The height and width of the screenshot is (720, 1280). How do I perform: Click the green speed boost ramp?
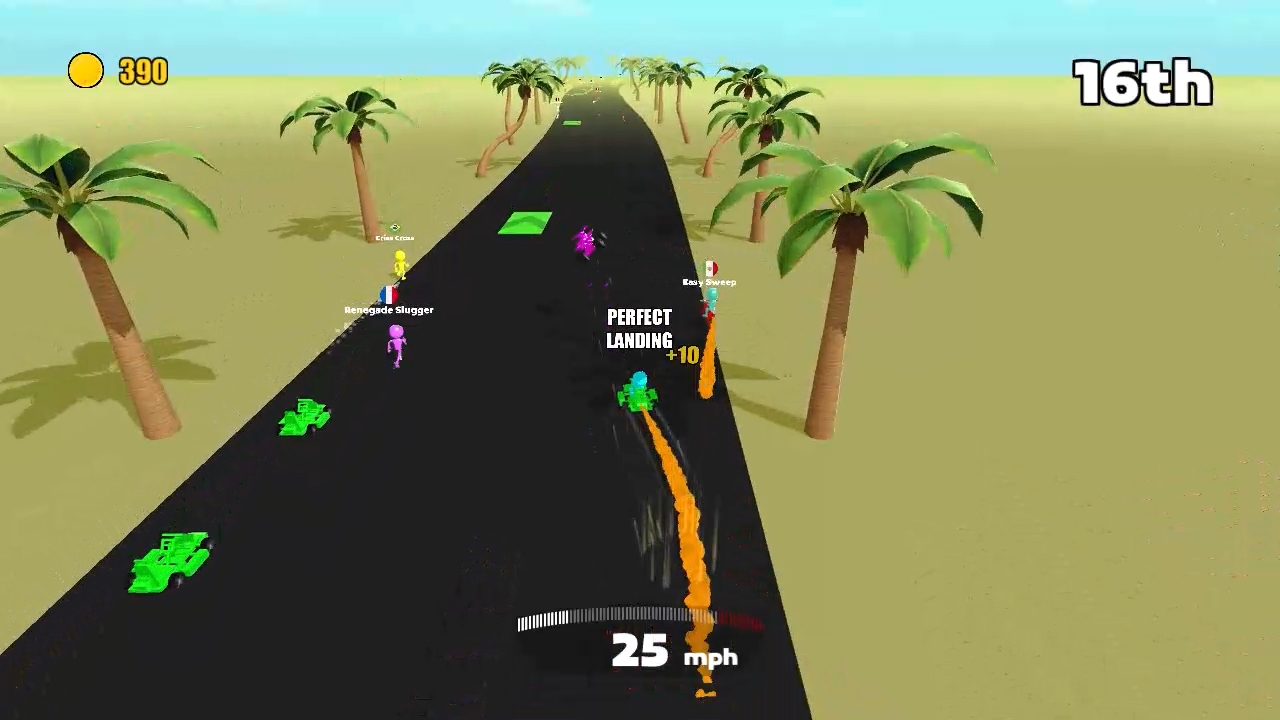pyautogui.click(x=522, y=222)
